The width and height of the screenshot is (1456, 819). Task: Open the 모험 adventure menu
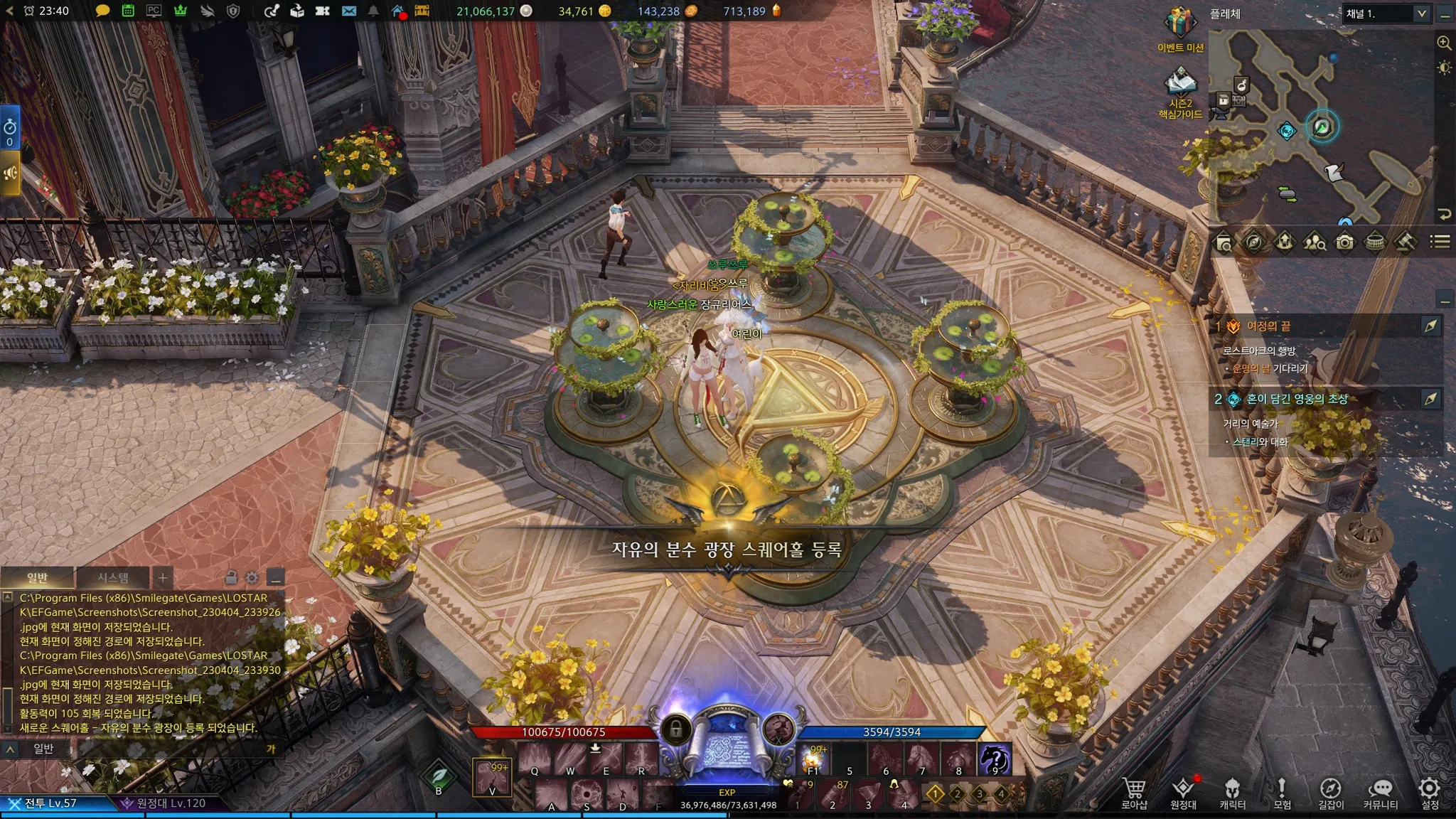[x=1282, y=792]
